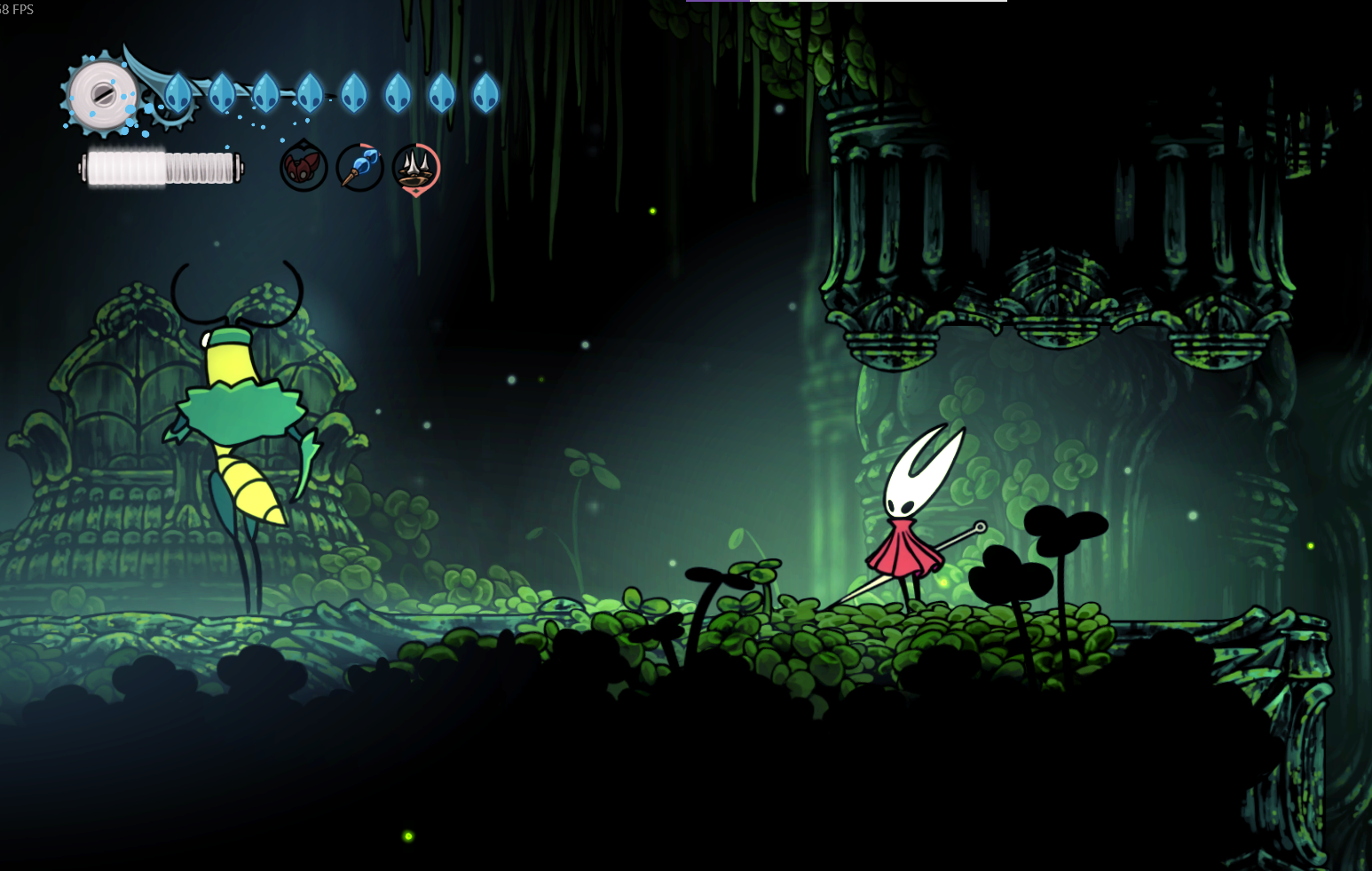Choose the blue-tipped dart tool icon
Viewport: 1372px width, 871px height.
point(359,167)
